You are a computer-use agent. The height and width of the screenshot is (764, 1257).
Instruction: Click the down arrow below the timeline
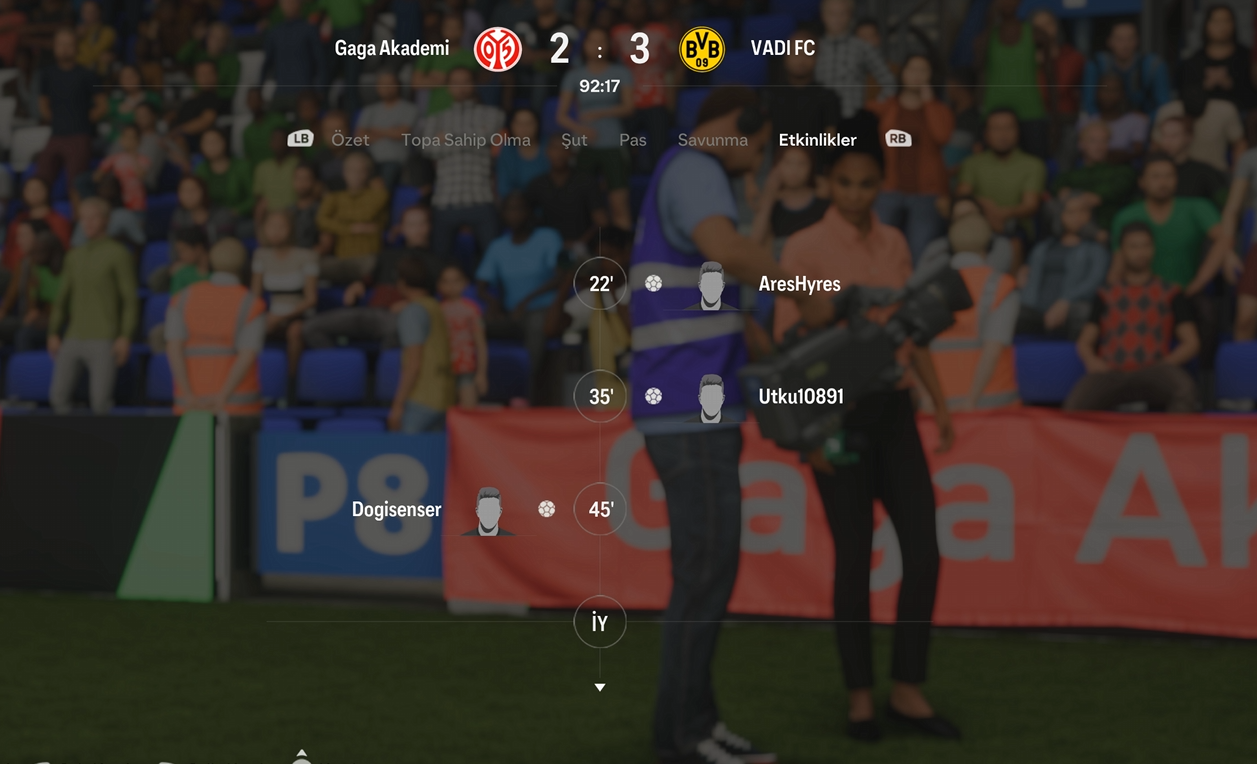click(x=600, y=688)
